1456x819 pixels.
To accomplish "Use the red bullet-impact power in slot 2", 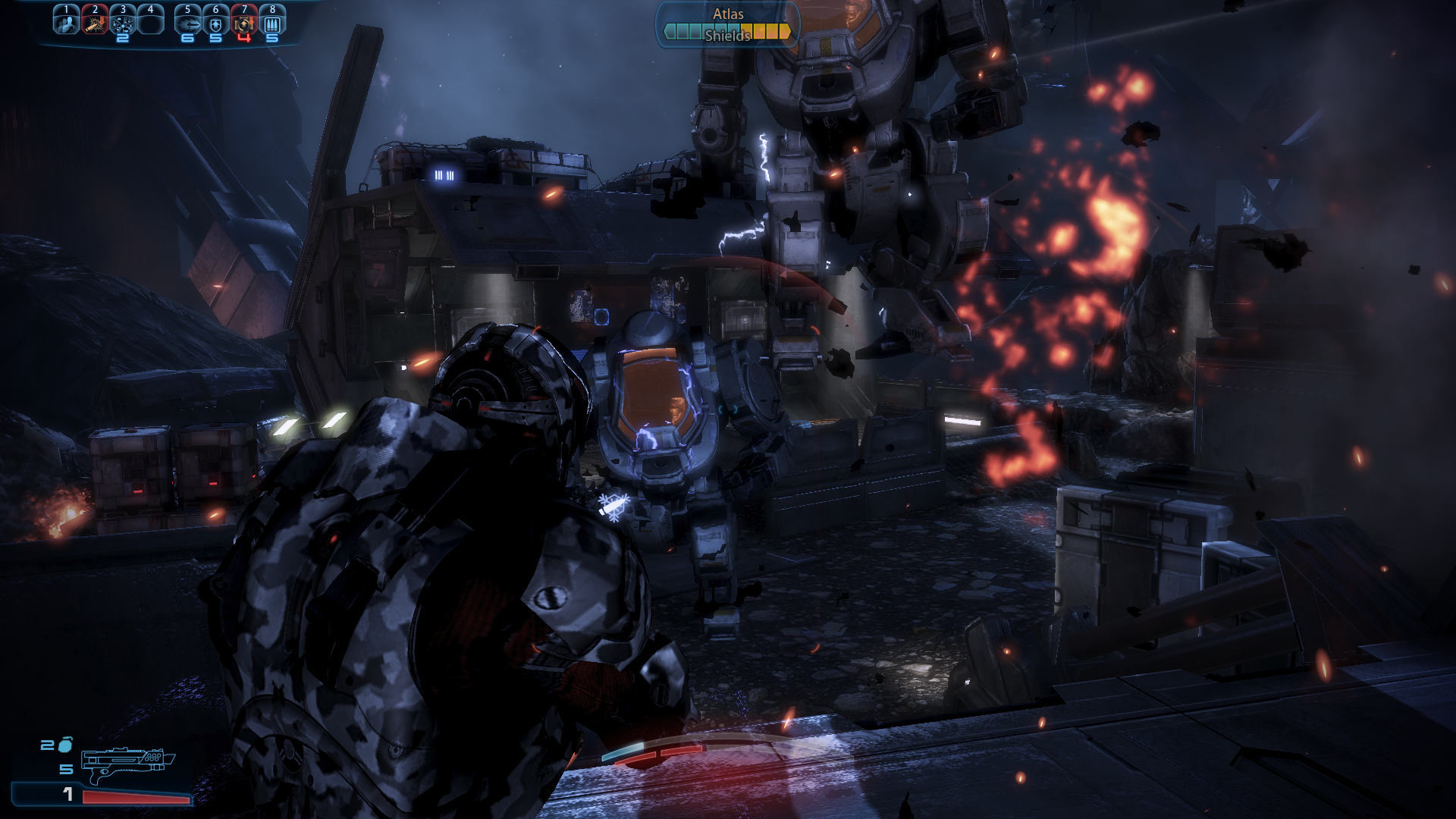I will pos(94,23).
